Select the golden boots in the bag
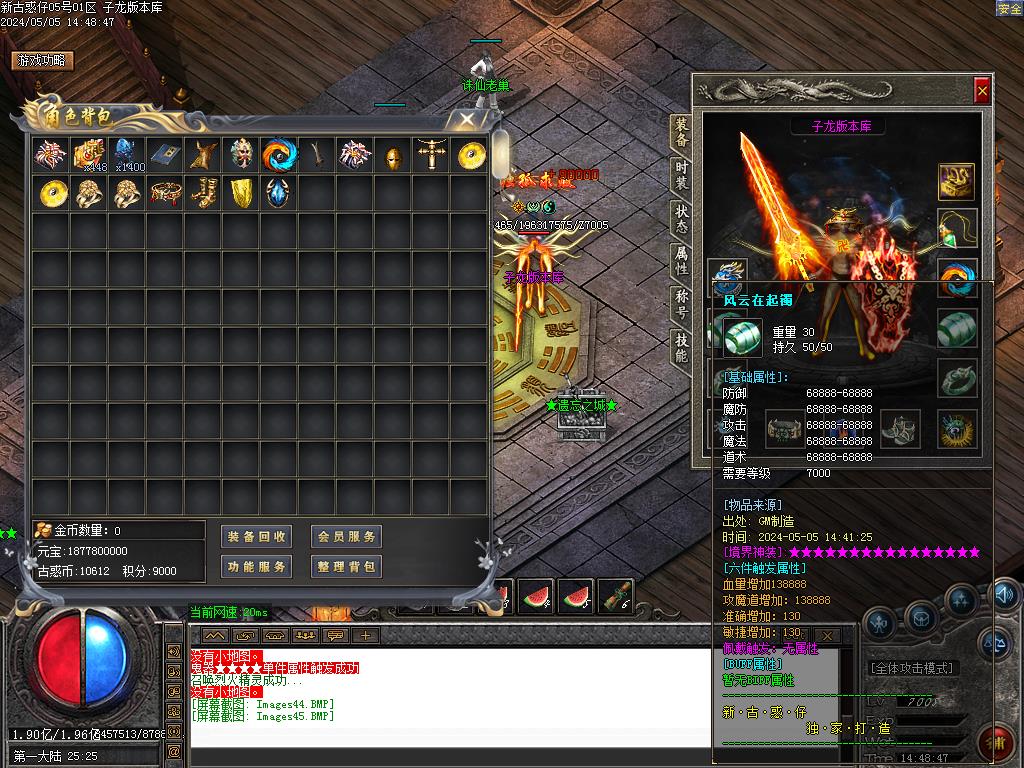Image resolution: width=1024 pixels, height=768 pixels. (x=203, y=193)
